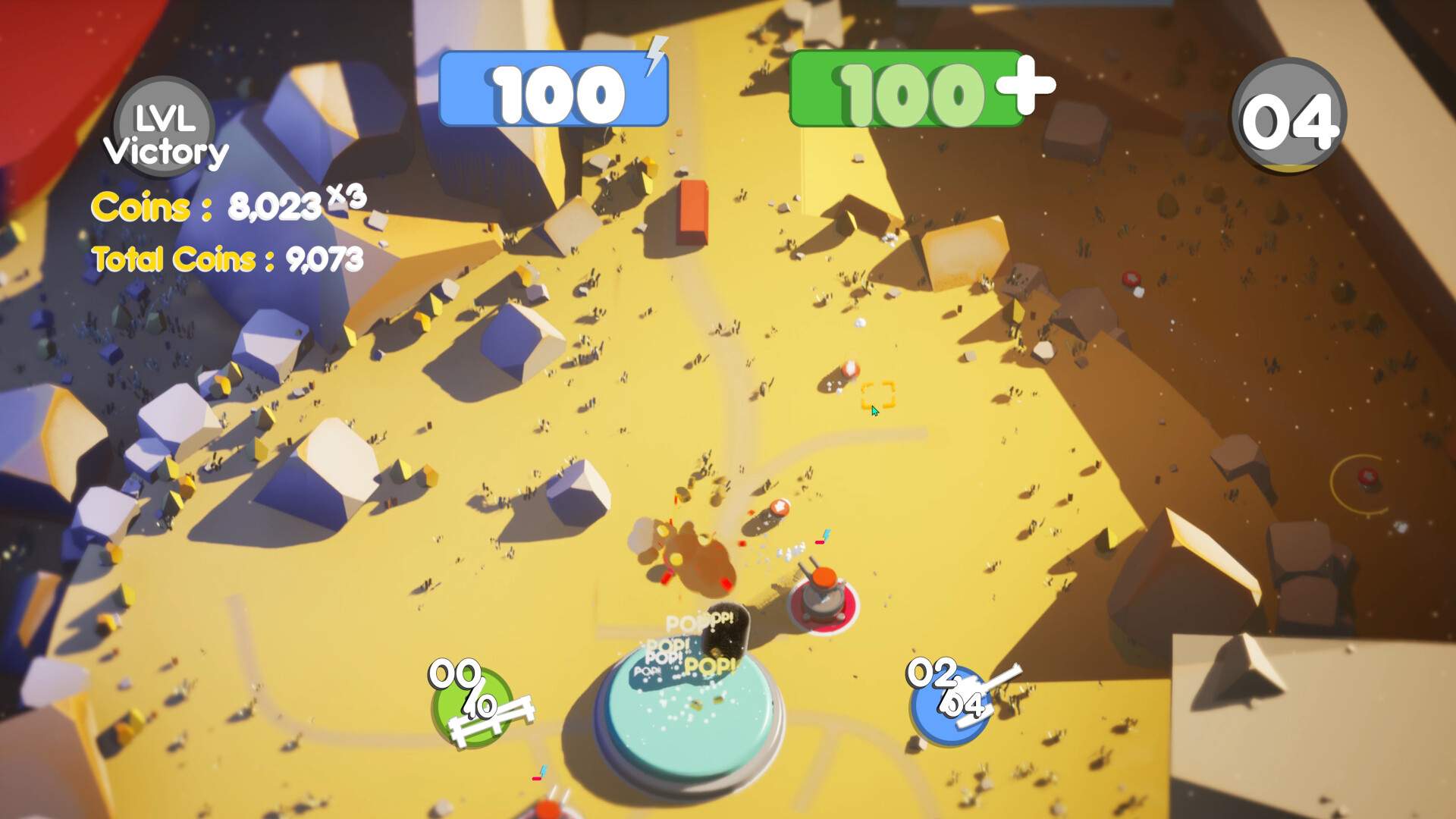Screen dimensions: 1456x819
Task: Click the x3 coin multiplier badge
Action: click(x=348, y=196)
